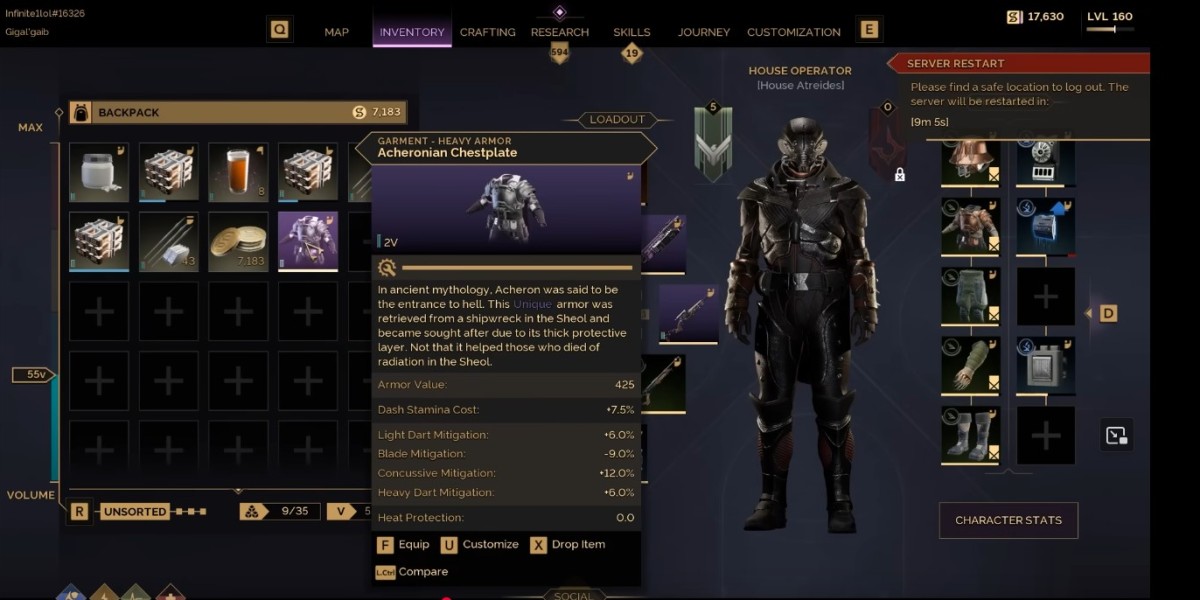
Task: Show the Skills tab
Action: pos(631,32)
